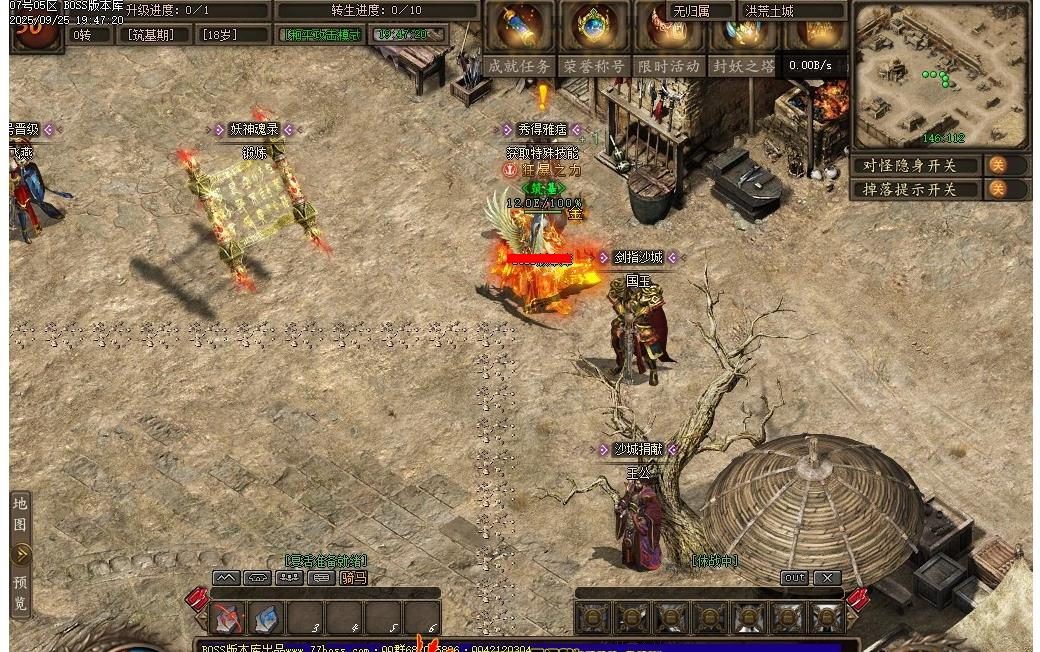Image resolution: width=1040 pixels, height=652 pixels.
Task: Select the blue crystal skill hotbar slot
Action: coord(267,618)
